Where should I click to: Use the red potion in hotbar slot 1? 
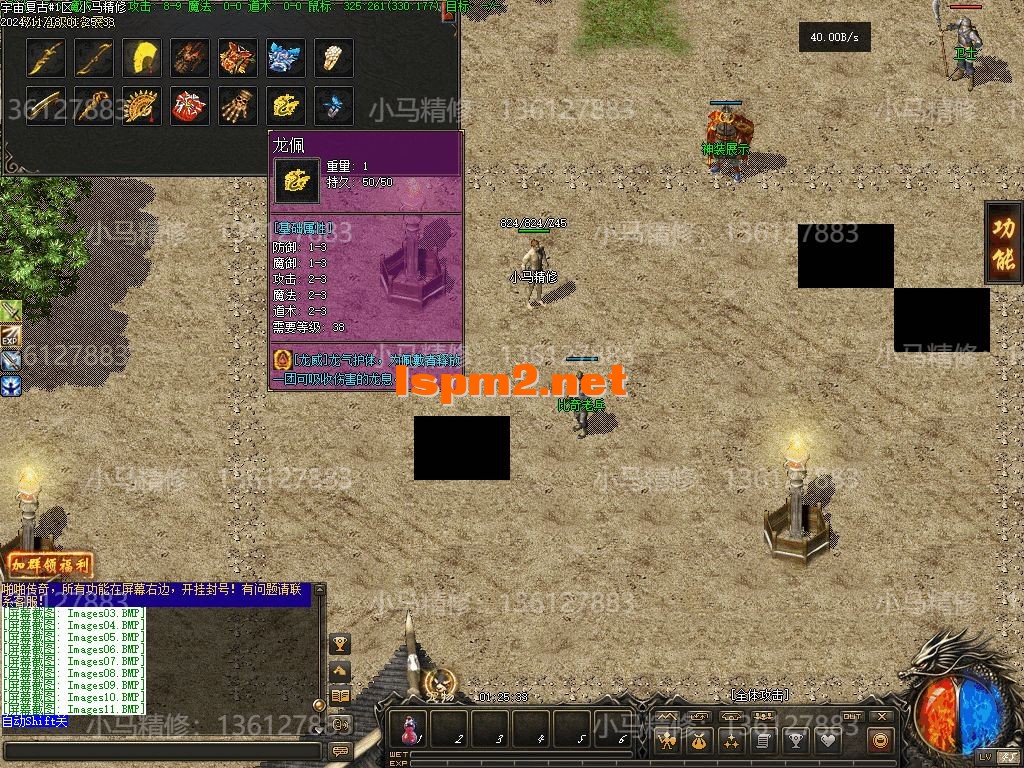coord(409,730)
